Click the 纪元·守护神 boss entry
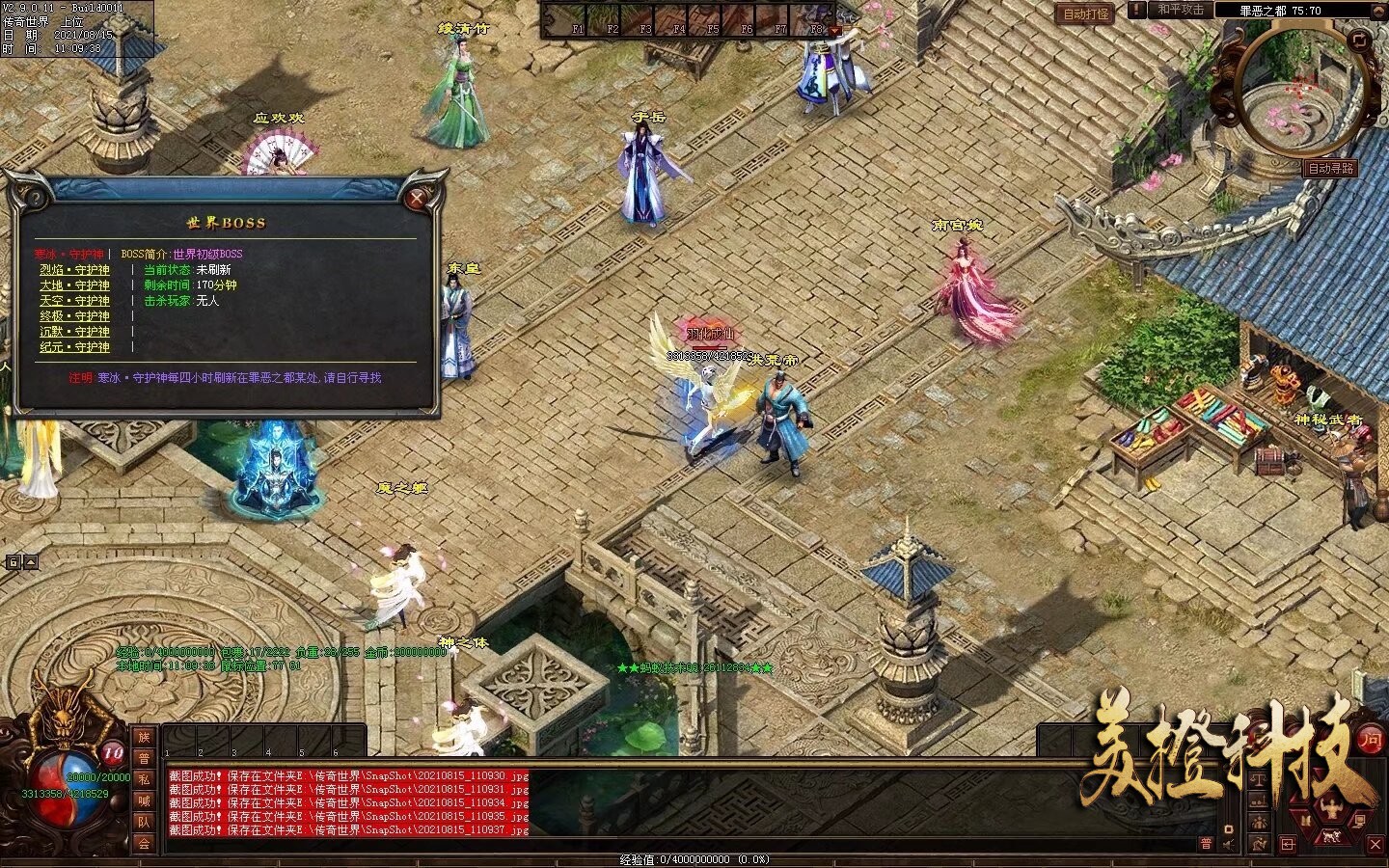1389x868 pixels. pos(74,347)
